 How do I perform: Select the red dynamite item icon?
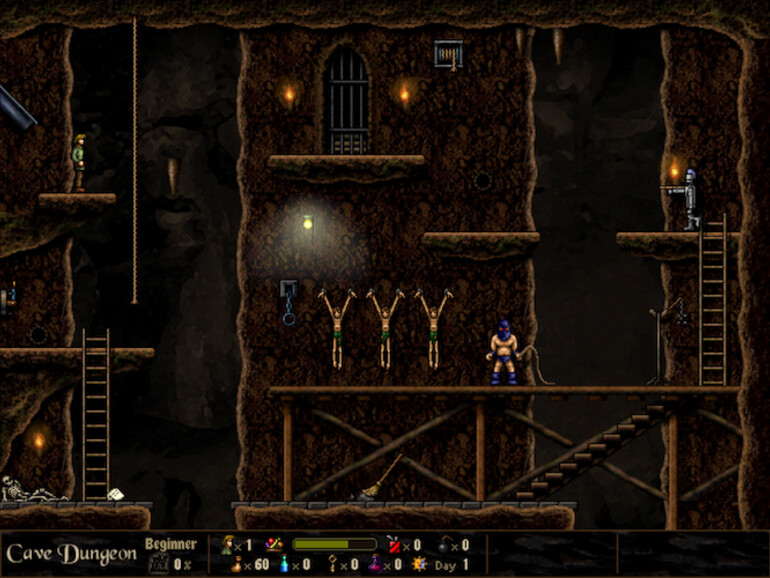point(391,544)
